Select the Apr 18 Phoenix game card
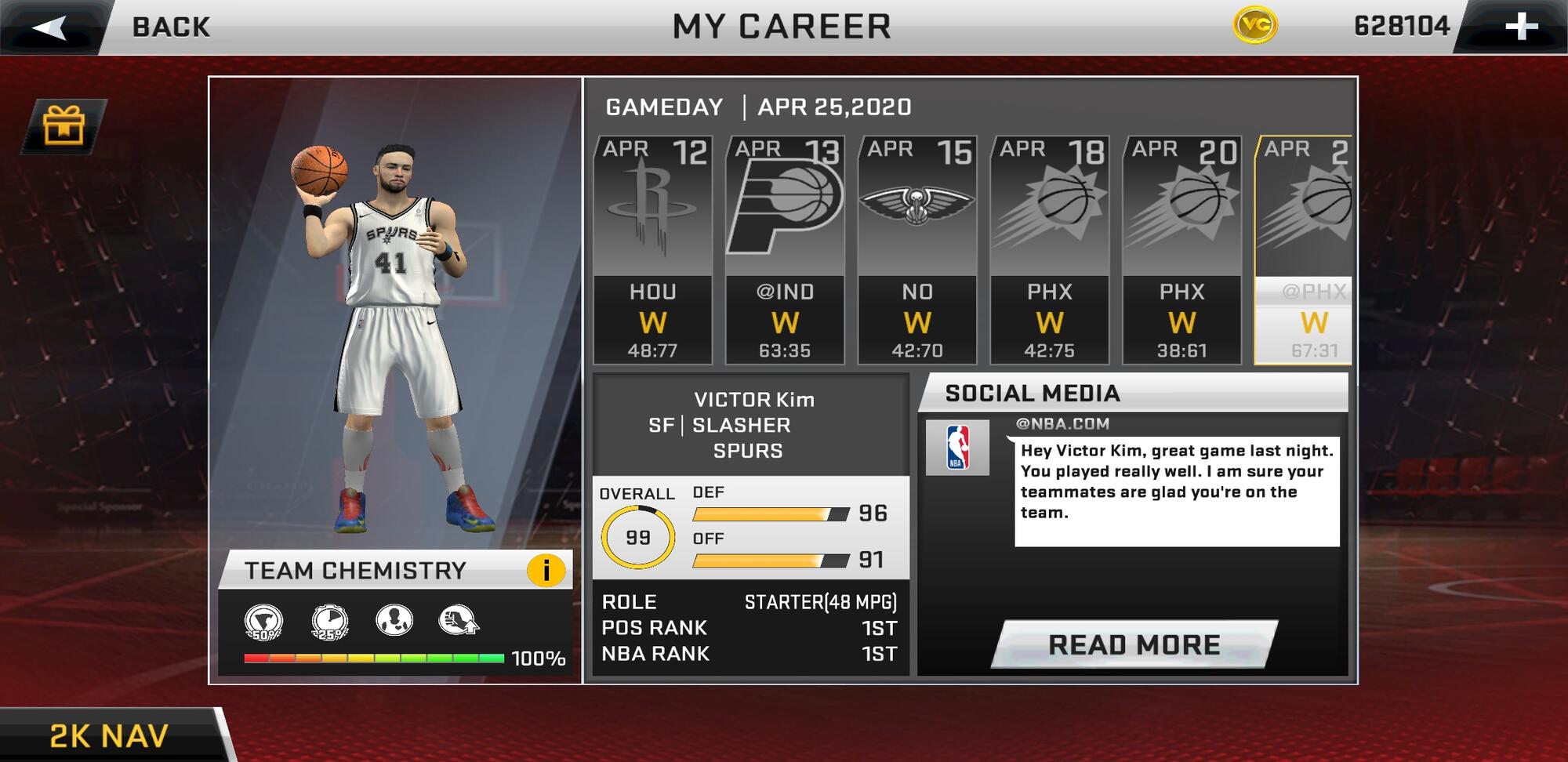 1050,249
